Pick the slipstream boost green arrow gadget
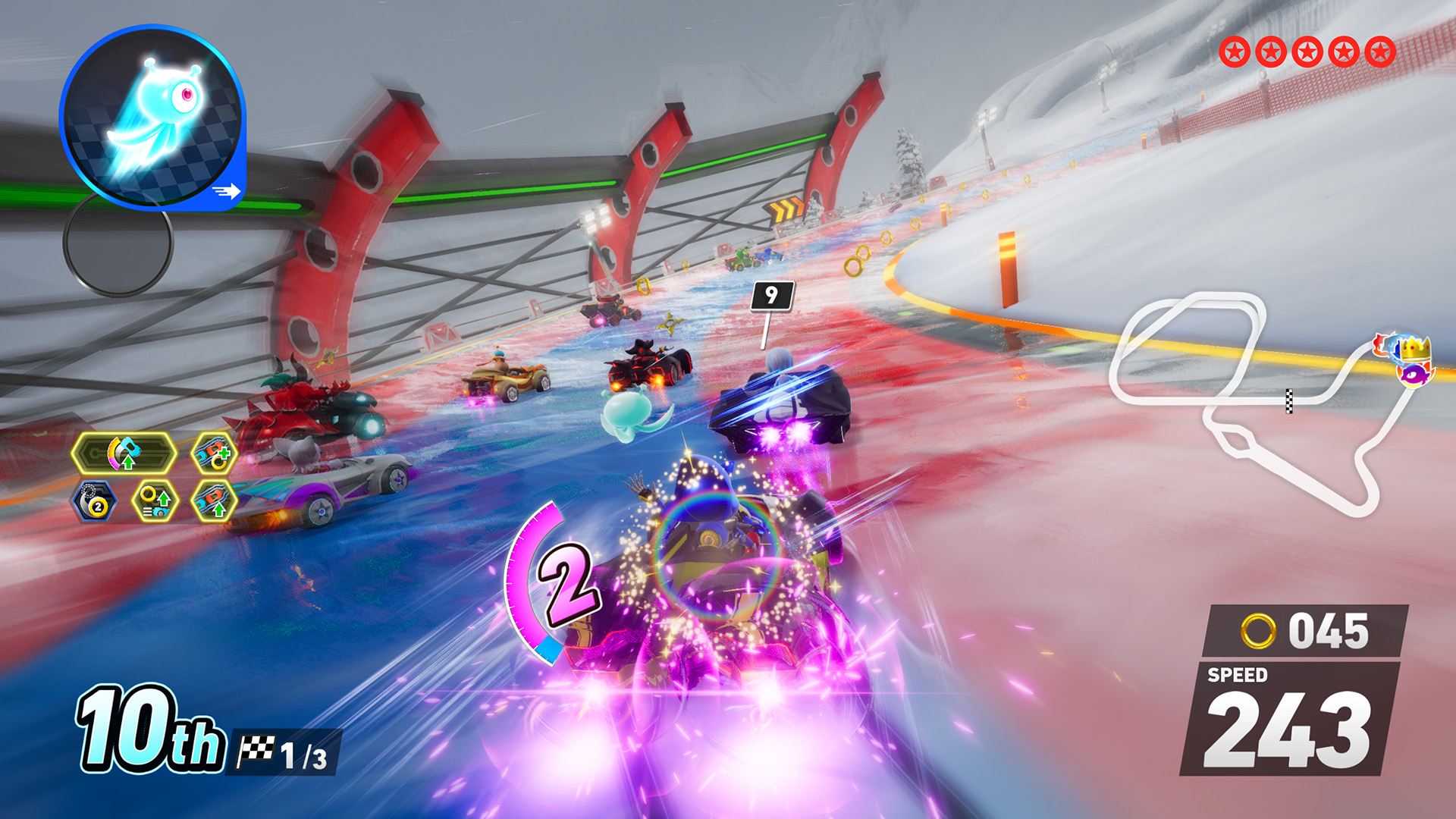Viewport: 1456px width, 819px height. (214, 501)
